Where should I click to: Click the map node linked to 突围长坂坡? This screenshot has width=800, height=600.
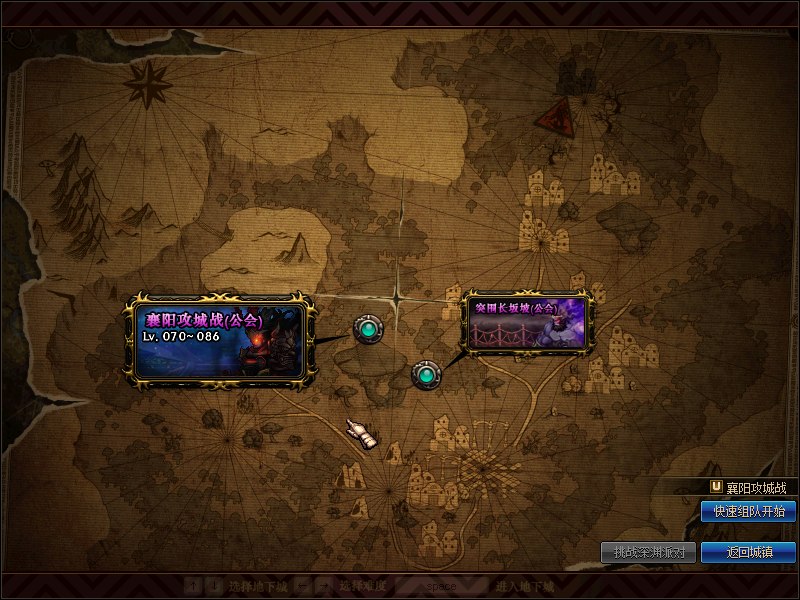pyautogui.click(x=427, y=375)
